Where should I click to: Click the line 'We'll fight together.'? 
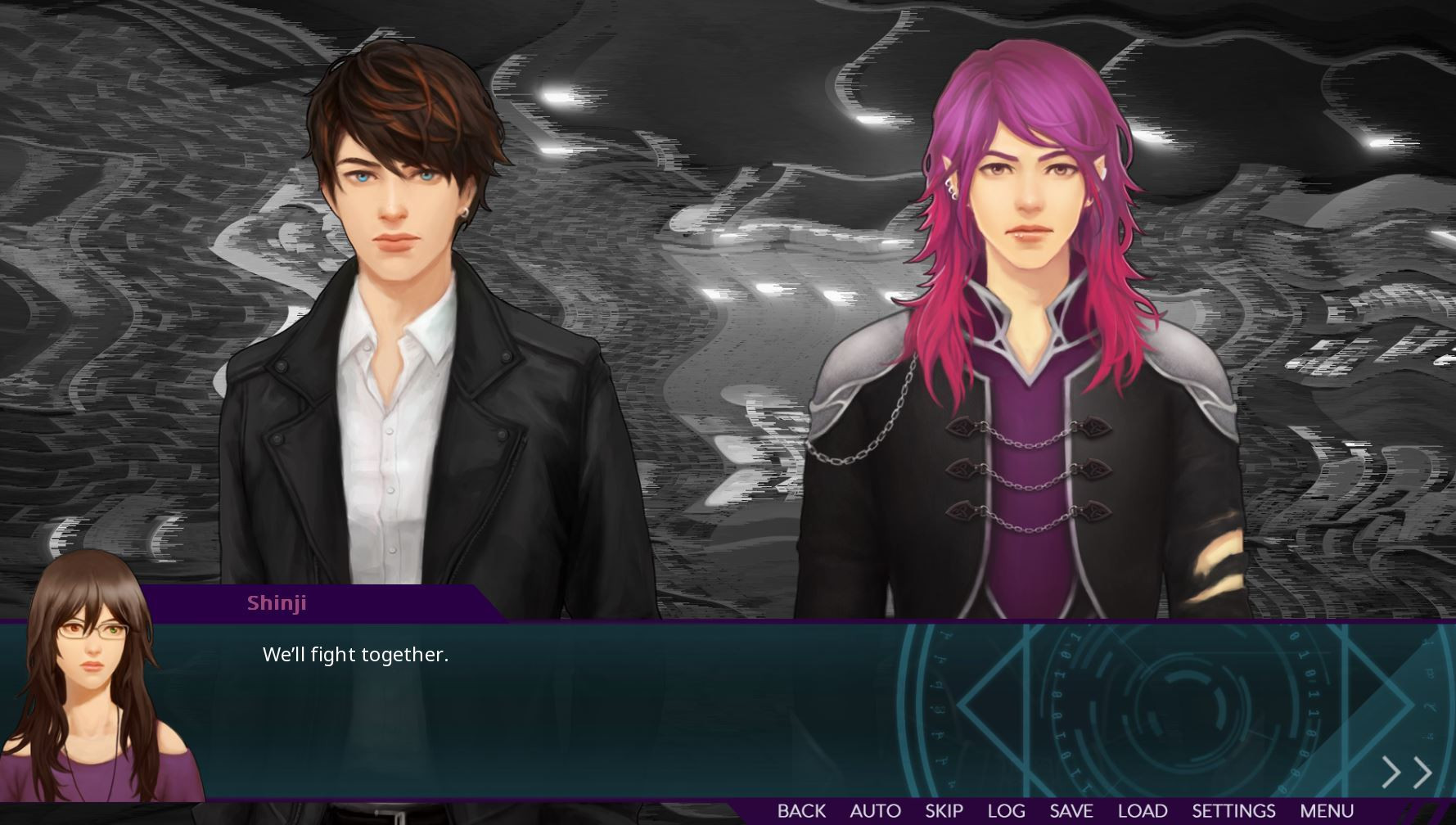[x=355, y=655]
